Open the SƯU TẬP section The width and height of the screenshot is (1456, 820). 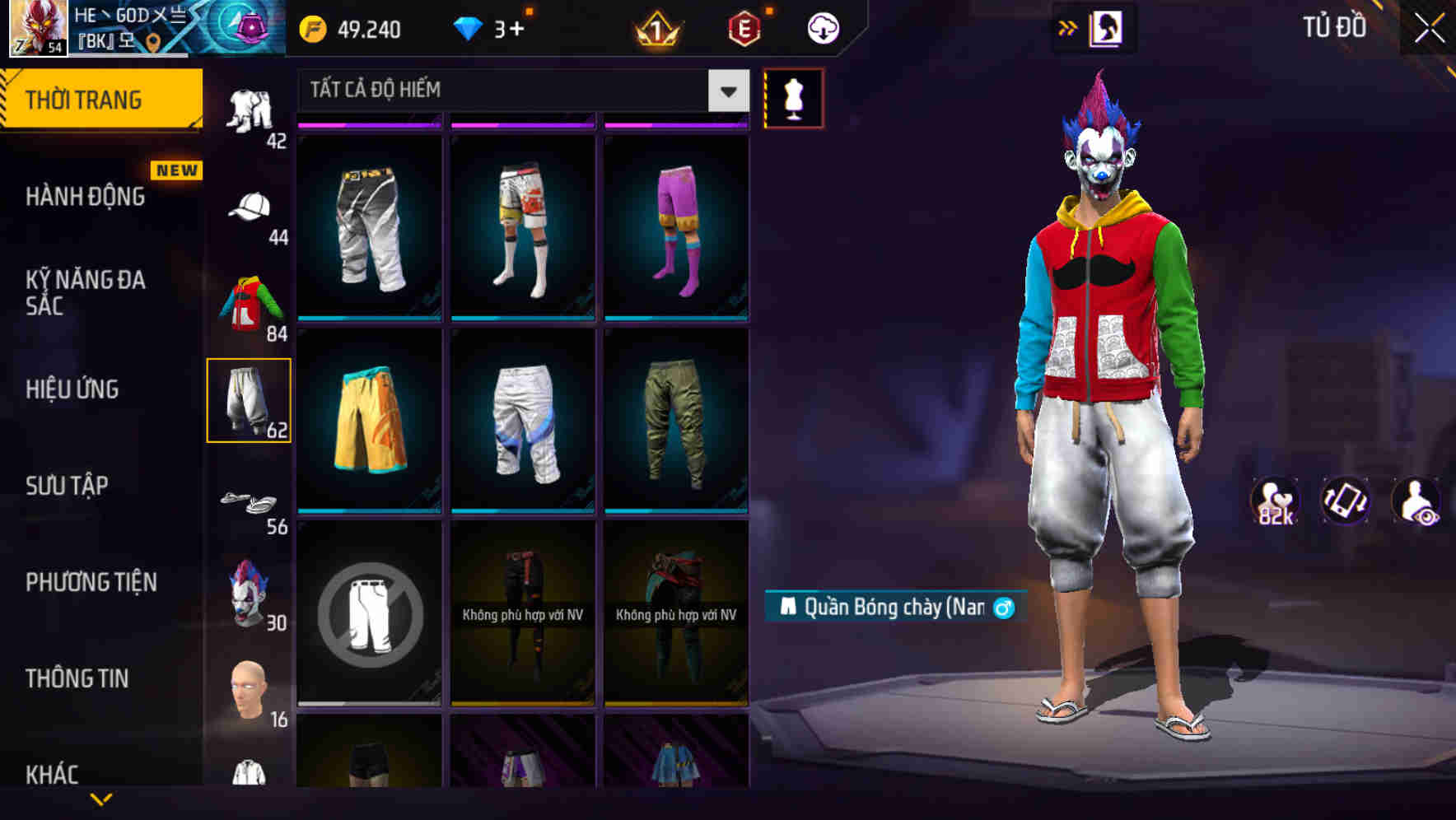[x=66, y=486]
